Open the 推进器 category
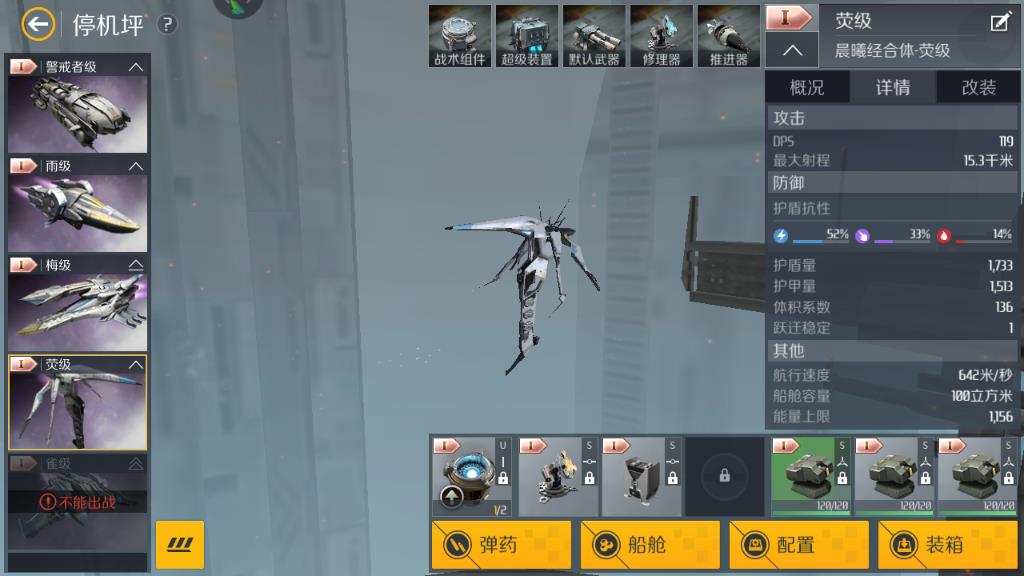This screenshot has width=1024, height=576. pos(728,36)
